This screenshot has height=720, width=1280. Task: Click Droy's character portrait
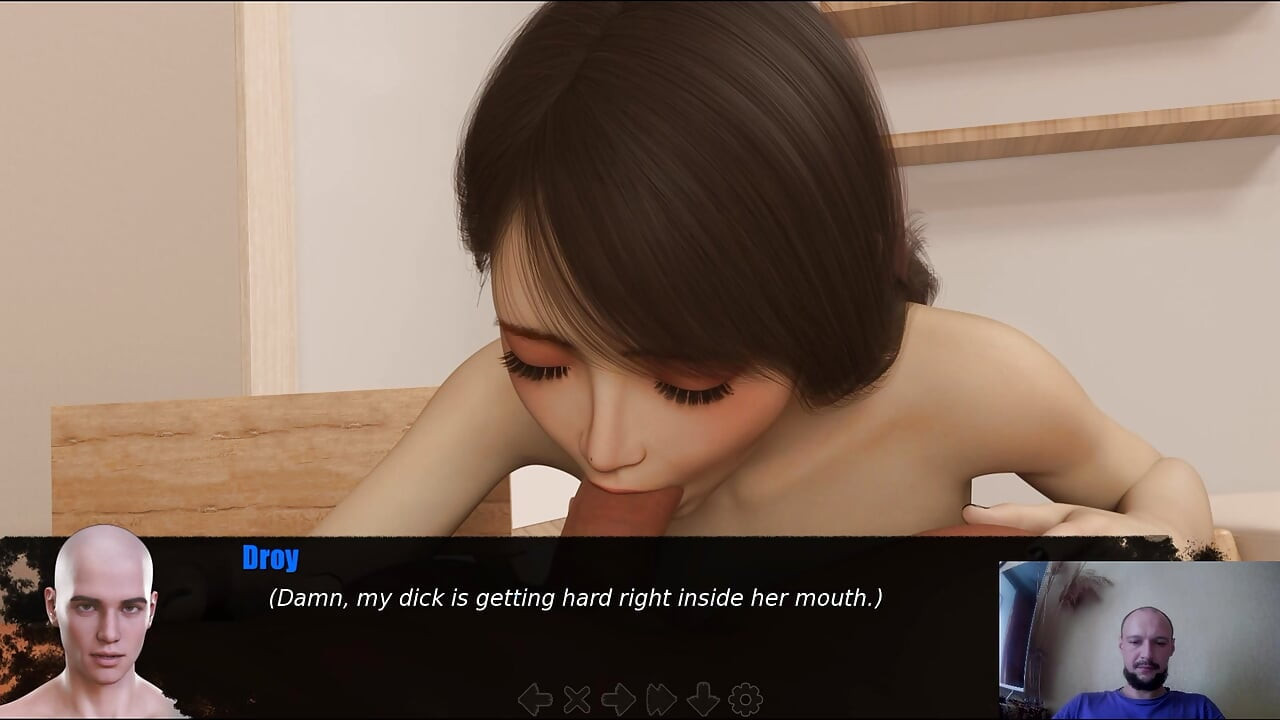pyautogui.click(x=100, y=625)
